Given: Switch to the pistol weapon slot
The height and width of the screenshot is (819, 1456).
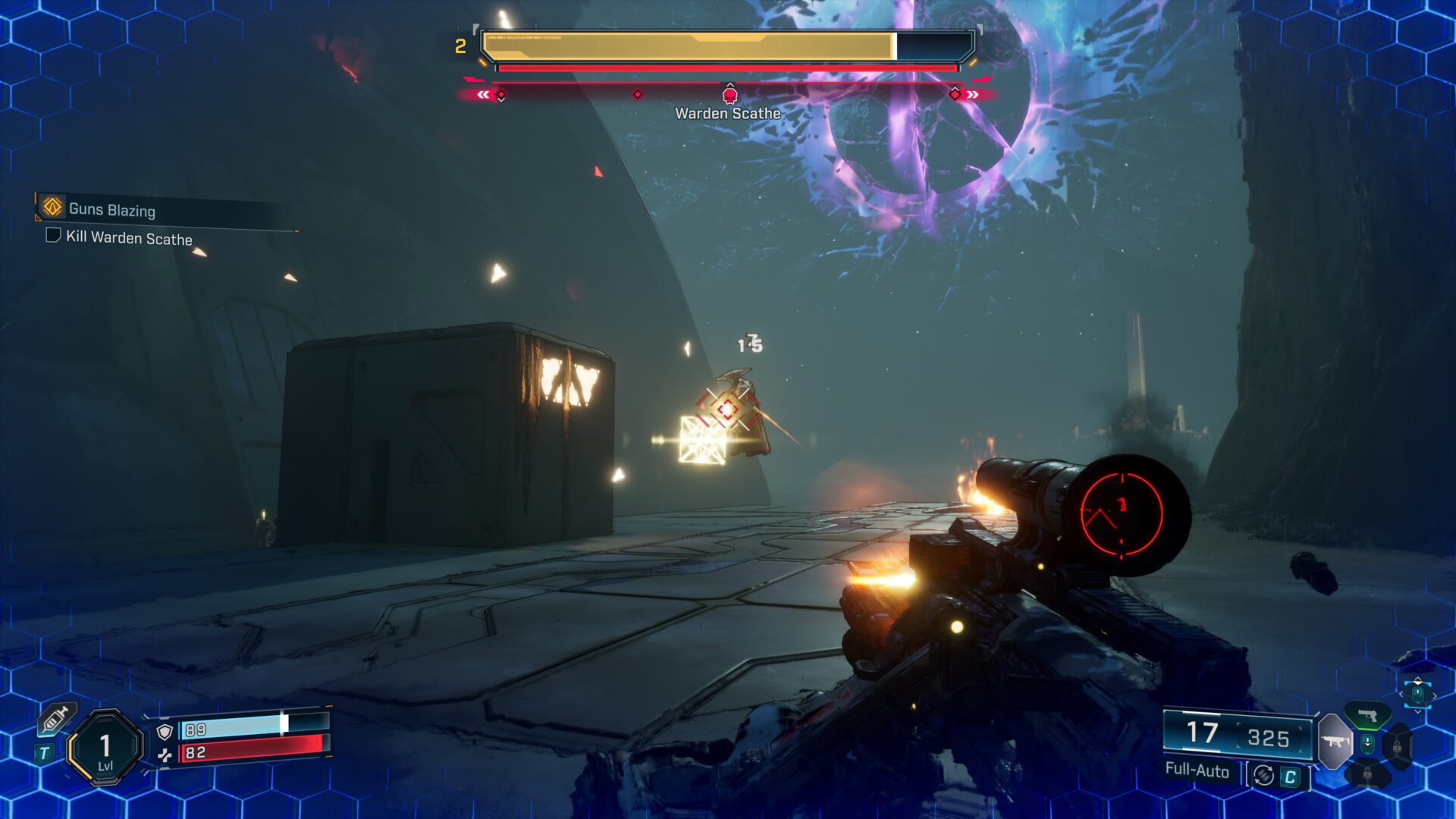Looking at the screenshot, I should tap(1367, 715).
